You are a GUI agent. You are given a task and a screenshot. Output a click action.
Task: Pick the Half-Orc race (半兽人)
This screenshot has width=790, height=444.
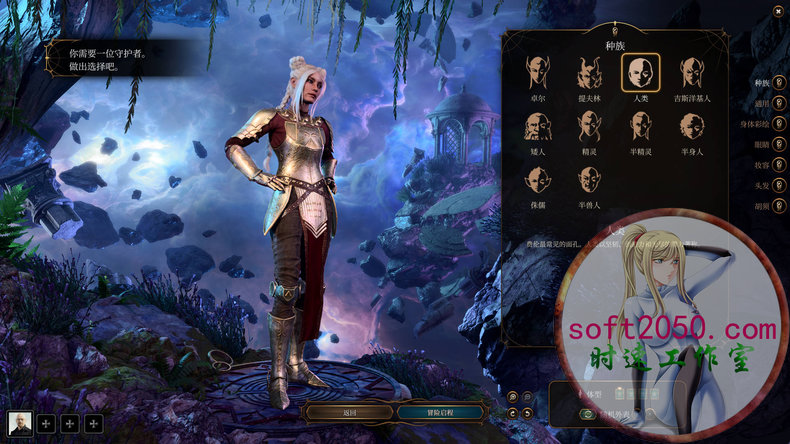point(589,181)
